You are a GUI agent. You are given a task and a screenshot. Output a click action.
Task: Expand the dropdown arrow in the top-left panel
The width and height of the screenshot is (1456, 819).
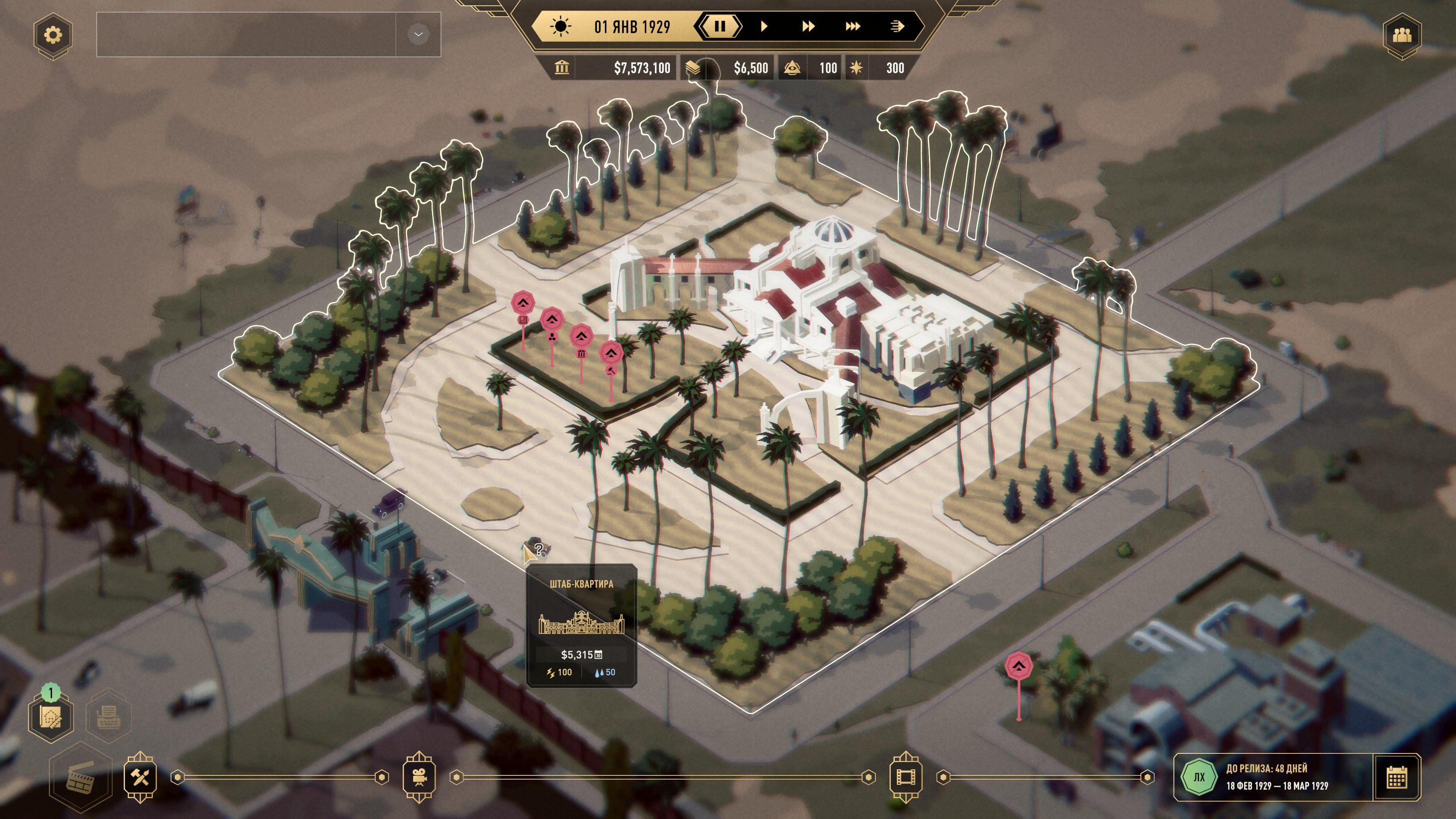[418, 35]
